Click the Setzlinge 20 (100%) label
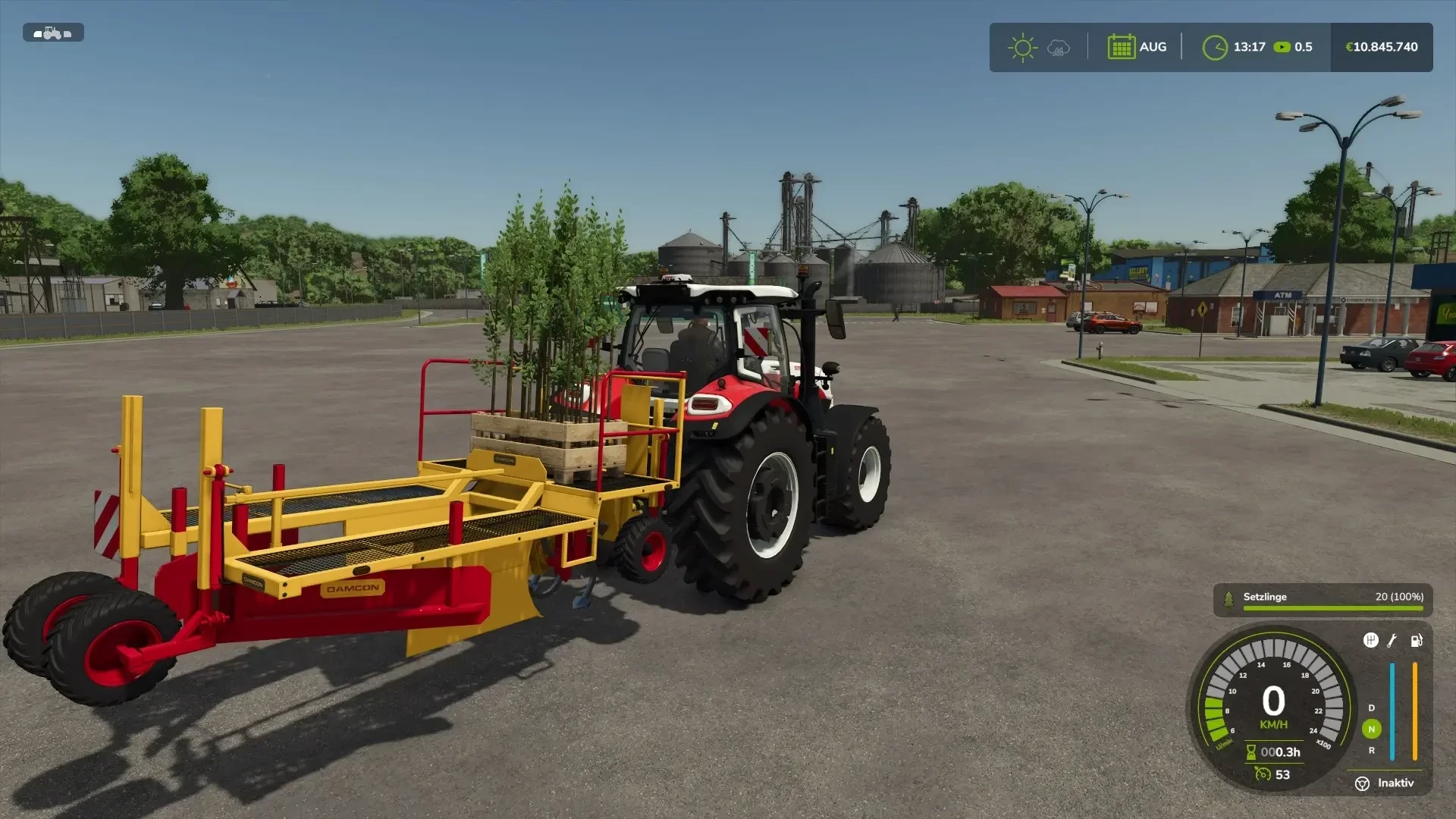Image resolution: width=1456 pixels, height=819 pixels. coord(1398,598)
